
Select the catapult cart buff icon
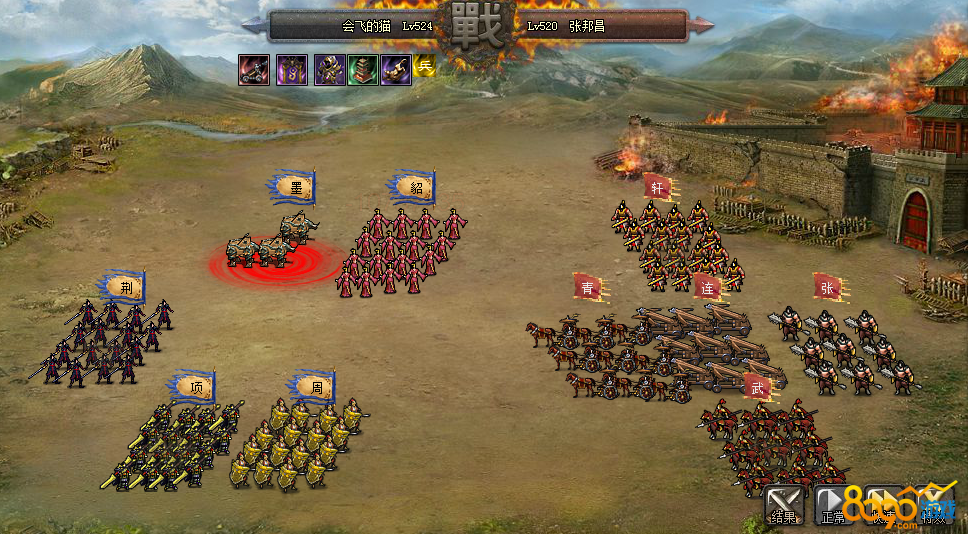[x=254, y=70]
